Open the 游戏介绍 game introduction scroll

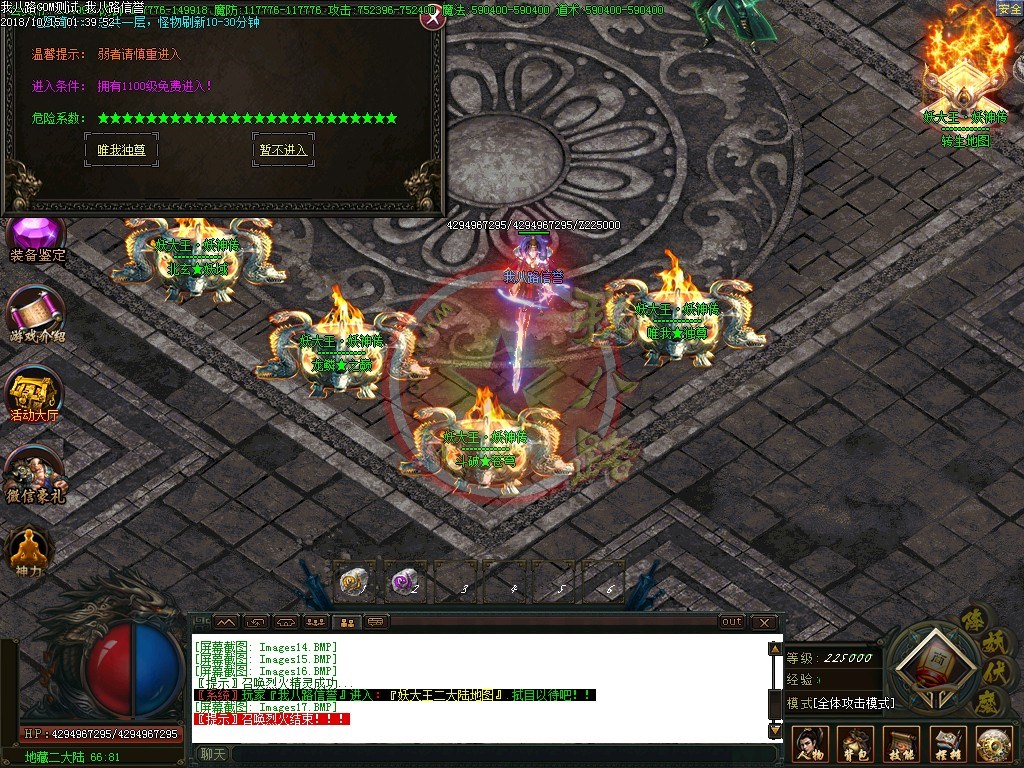[37, 315]
